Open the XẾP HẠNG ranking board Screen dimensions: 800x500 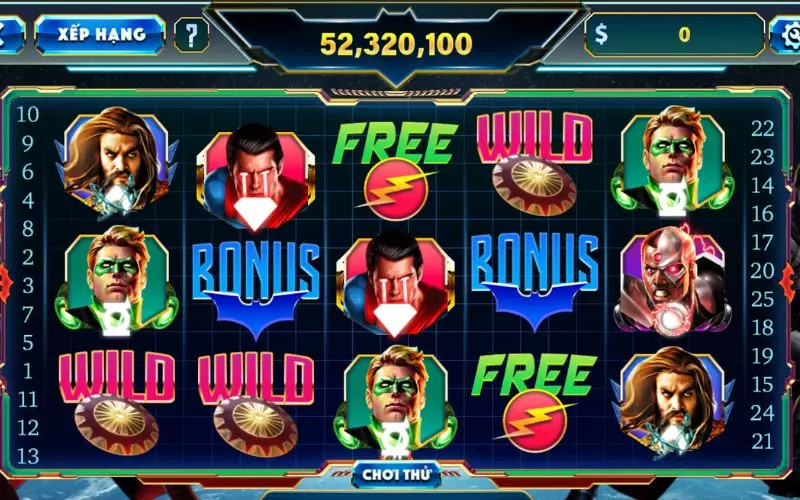click(101, 34)
